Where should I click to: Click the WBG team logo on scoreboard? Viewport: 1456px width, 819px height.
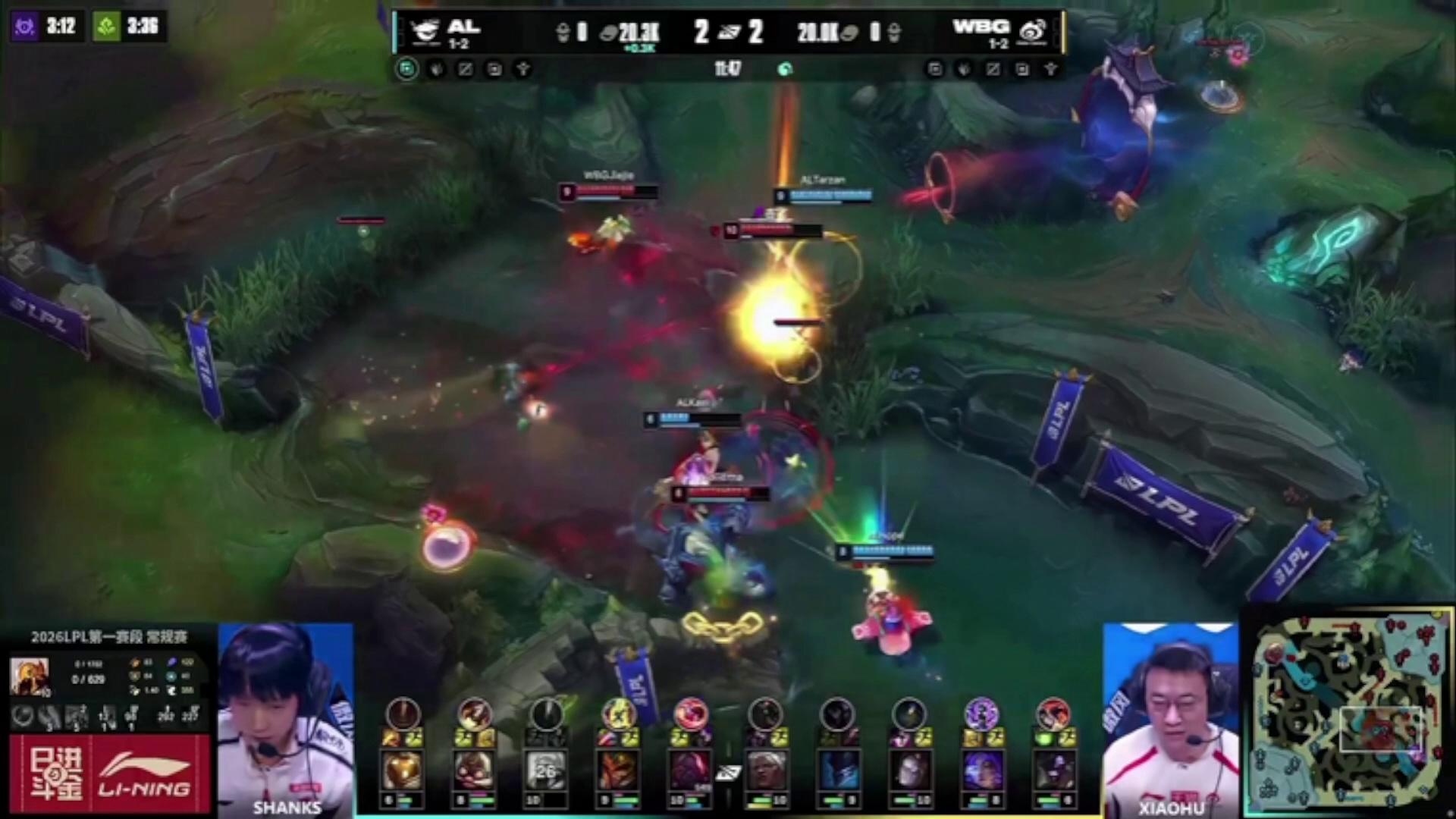pyautogui.click(x=1032, y=32)
